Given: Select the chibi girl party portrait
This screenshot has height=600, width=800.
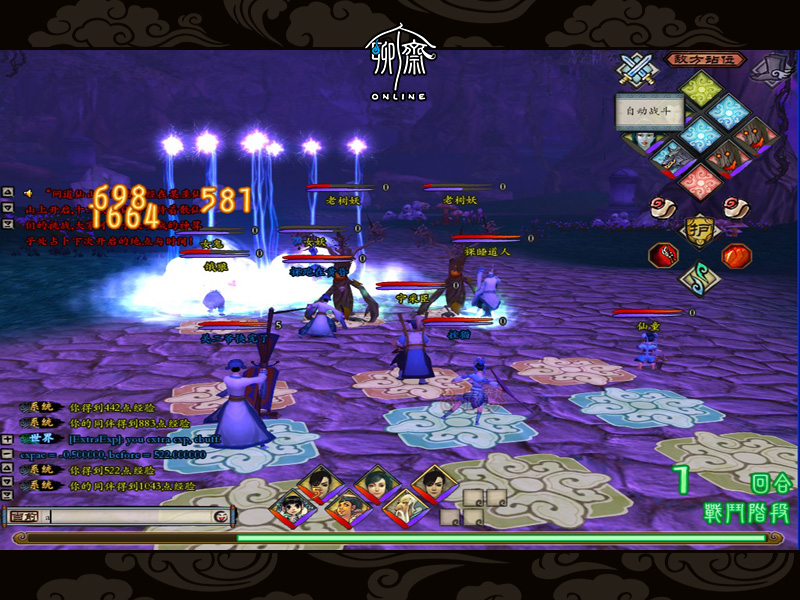Looking at the screenshot, I should coord(290,507).
